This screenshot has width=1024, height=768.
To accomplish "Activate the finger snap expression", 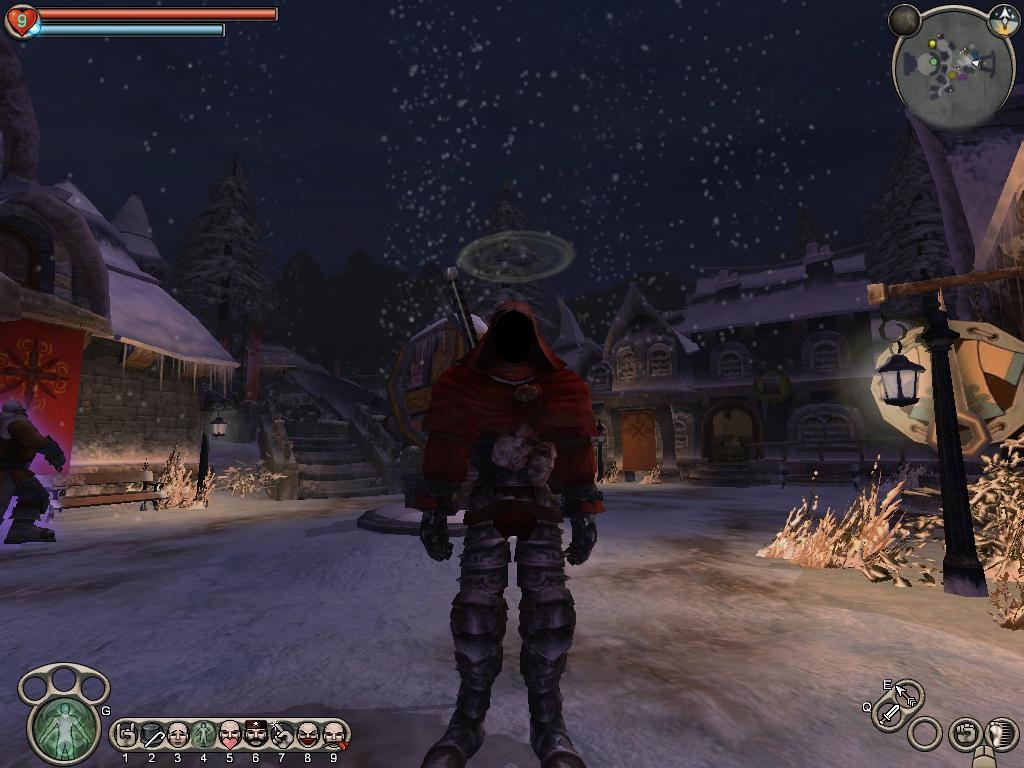I will [x=282, y=736].
